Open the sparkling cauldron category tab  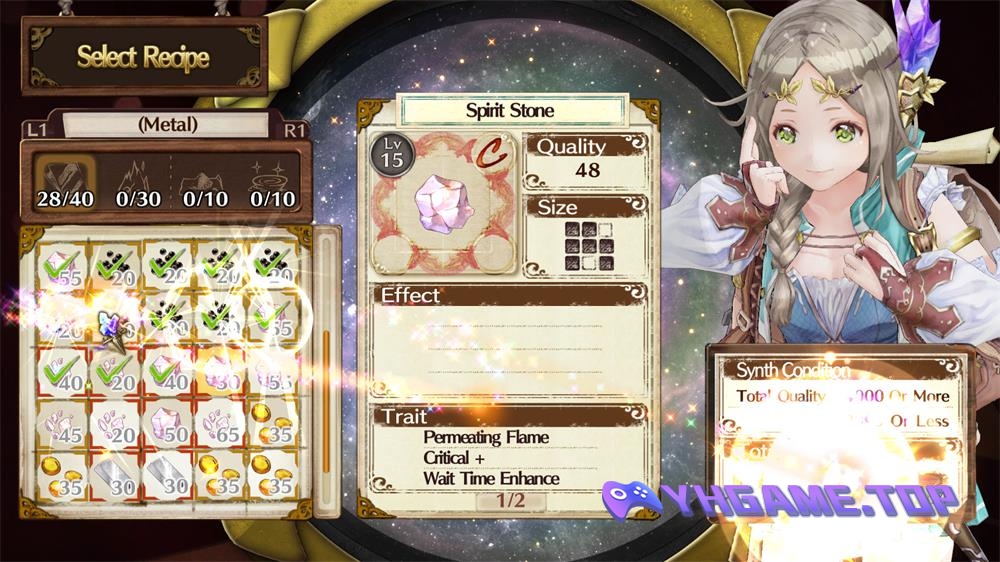pos(273,180)
